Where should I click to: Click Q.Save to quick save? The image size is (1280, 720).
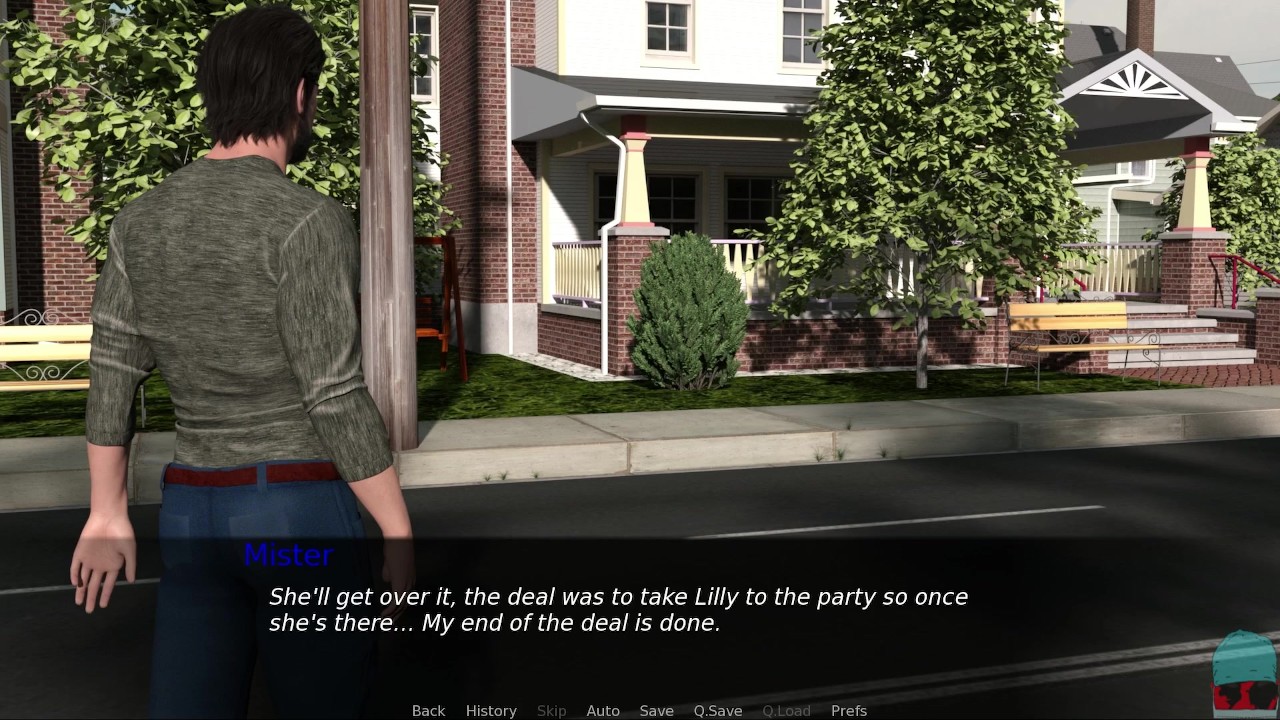click(x=718, y=710)
